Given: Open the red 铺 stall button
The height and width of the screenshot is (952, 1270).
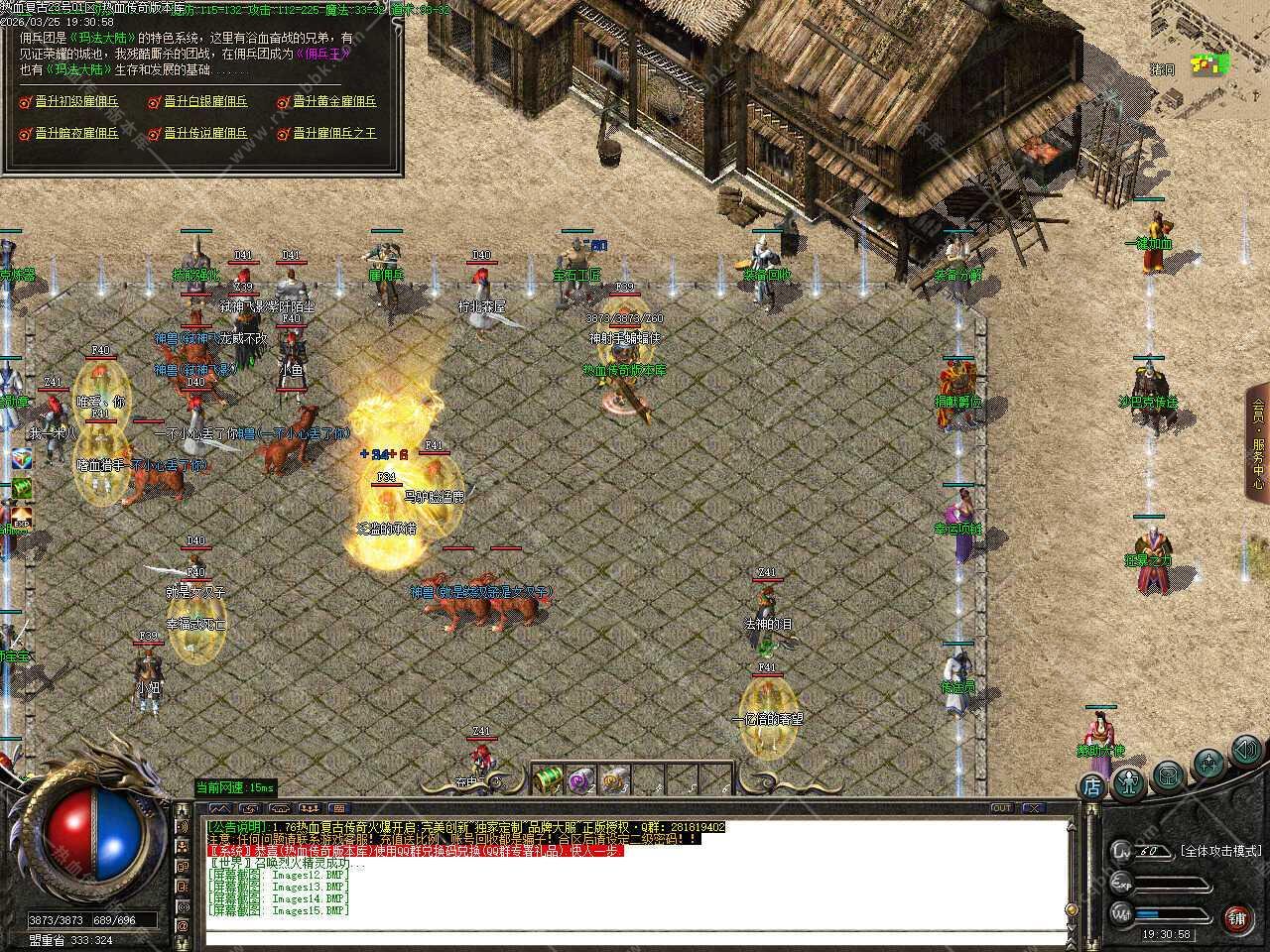Looking at the screenshot, I should (x=1236, y=917).
